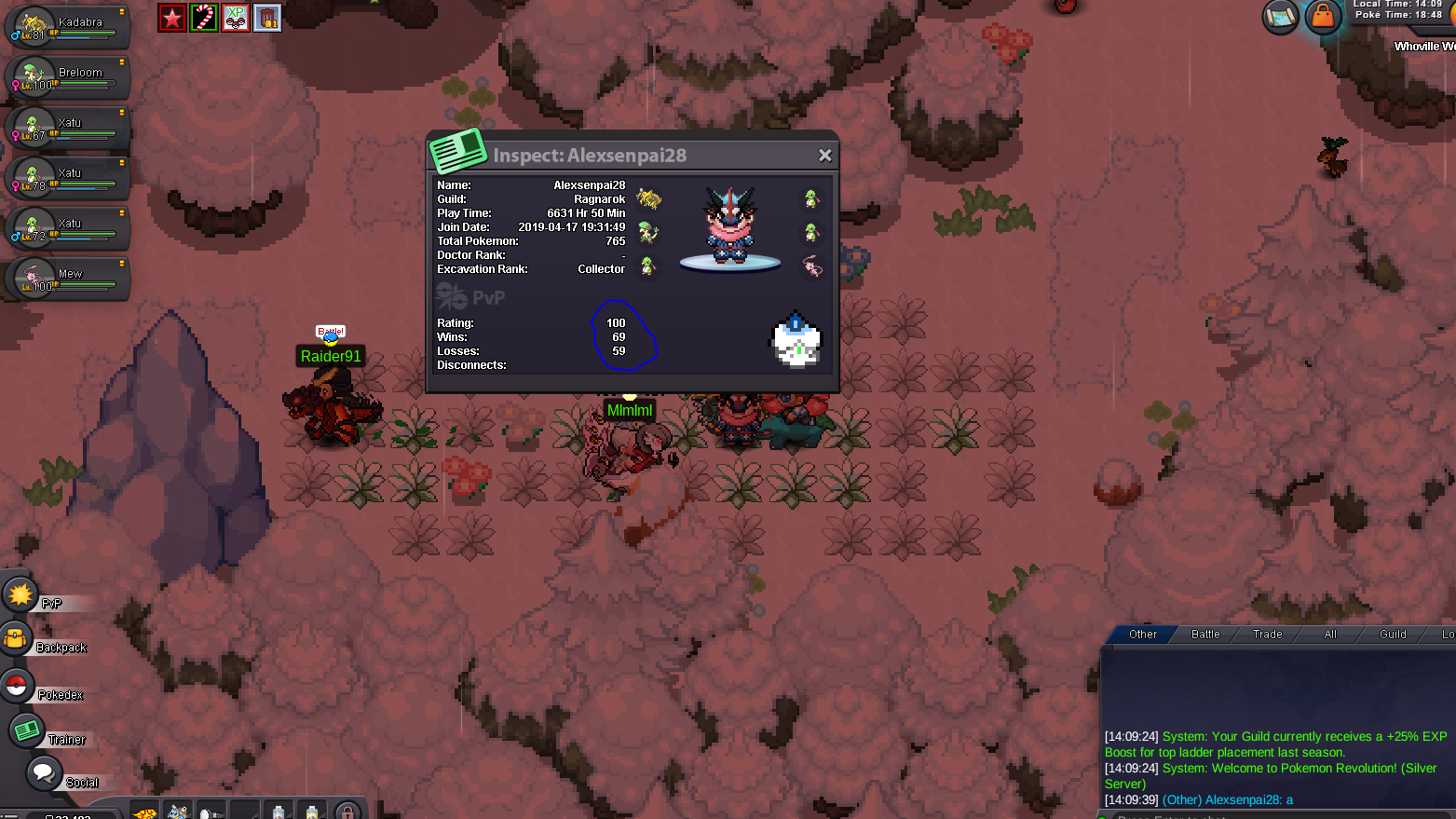
Task: Close the Inspect Alexsenpai28 window
Action: click(x=824, y=156)
